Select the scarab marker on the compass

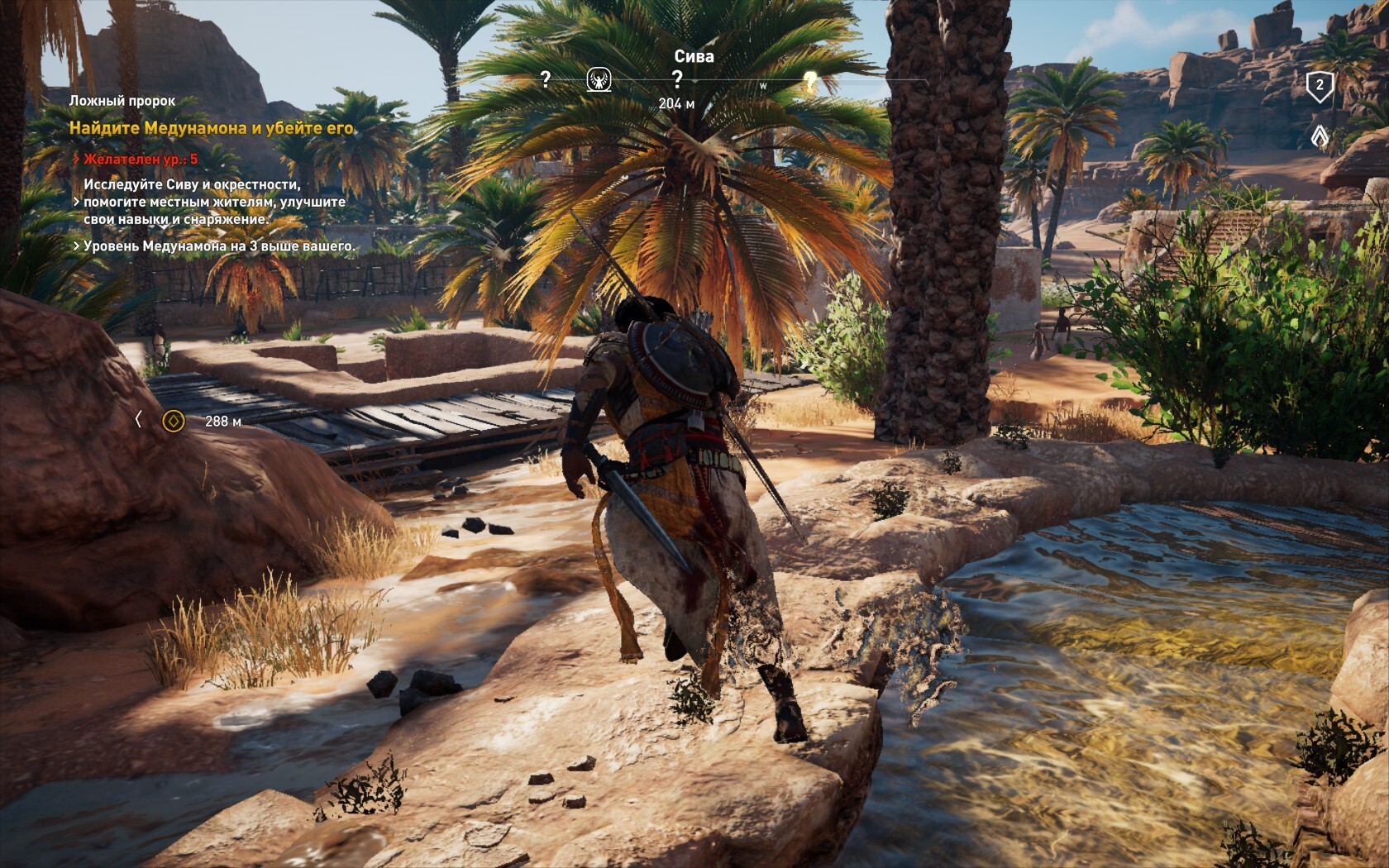click(x=599, y=80)
